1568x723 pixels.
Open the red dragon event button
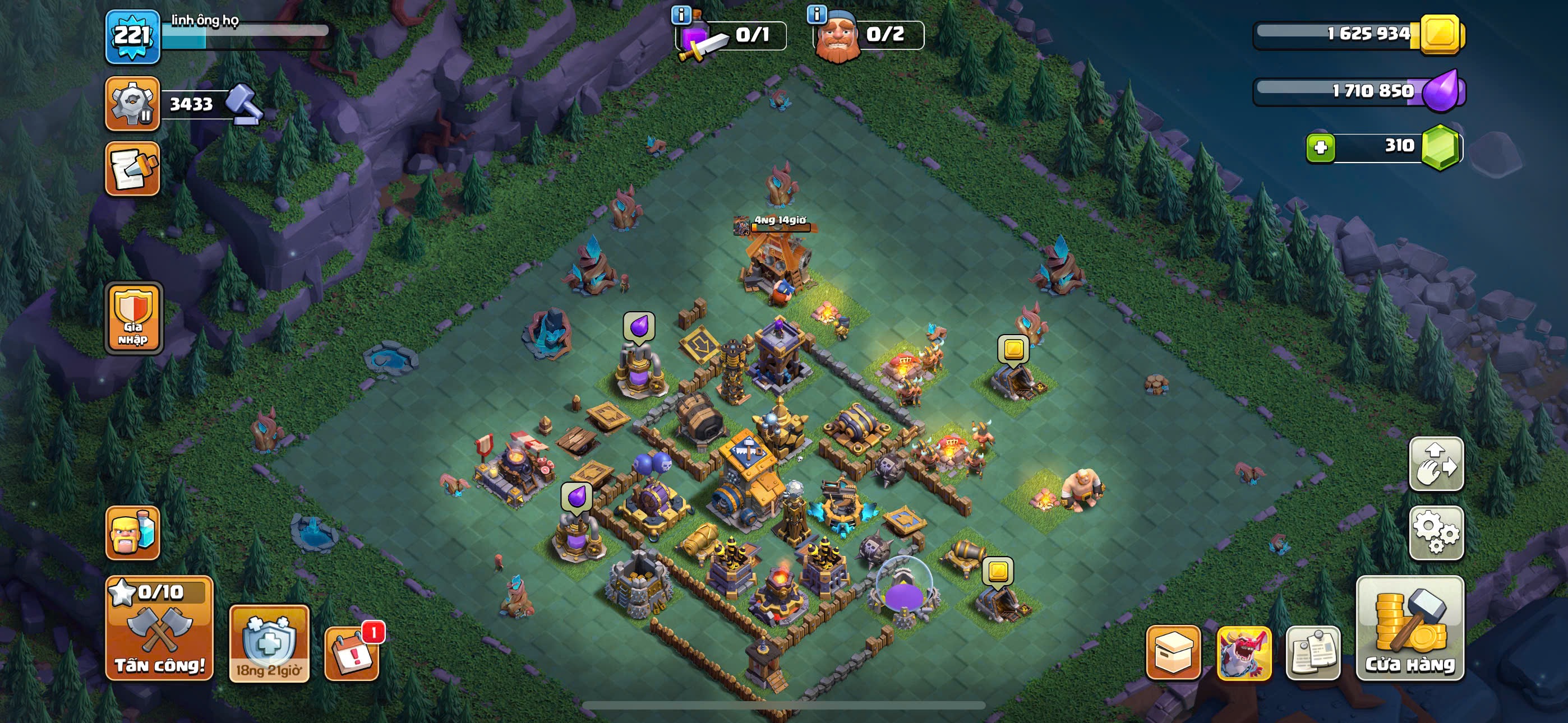(x=1243, y=652)
